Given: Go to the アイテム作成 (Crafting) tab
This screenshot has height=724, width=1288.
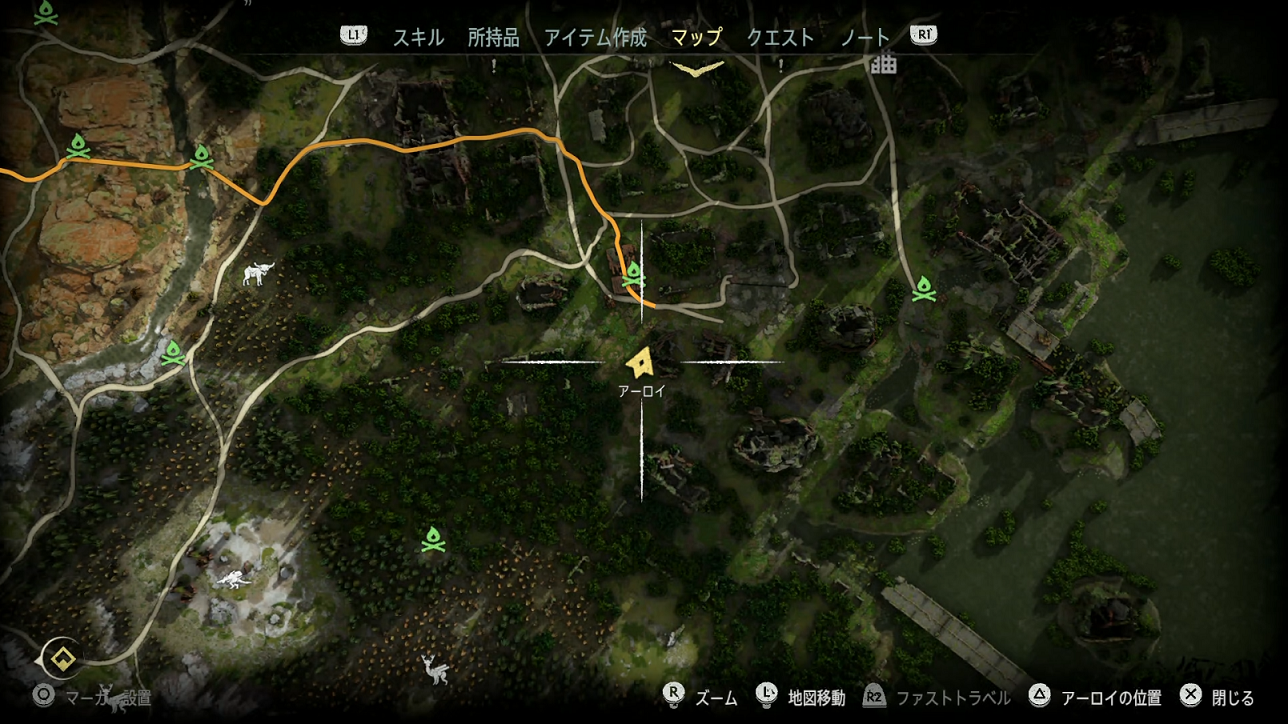Looking at the screenshot, I should coord(595,38).
